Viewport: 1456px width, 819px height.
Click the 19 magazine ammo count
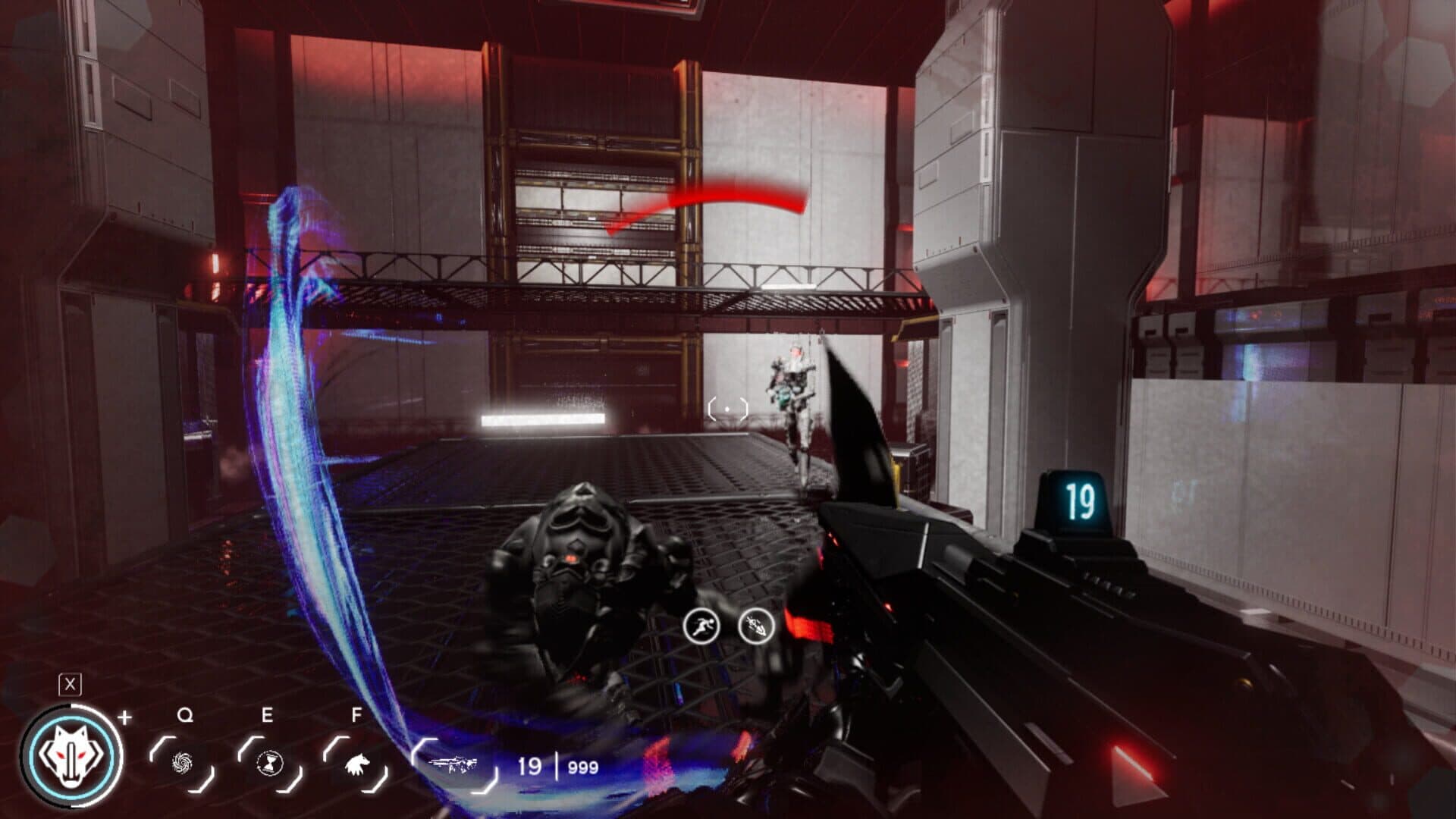coord(531,766)
